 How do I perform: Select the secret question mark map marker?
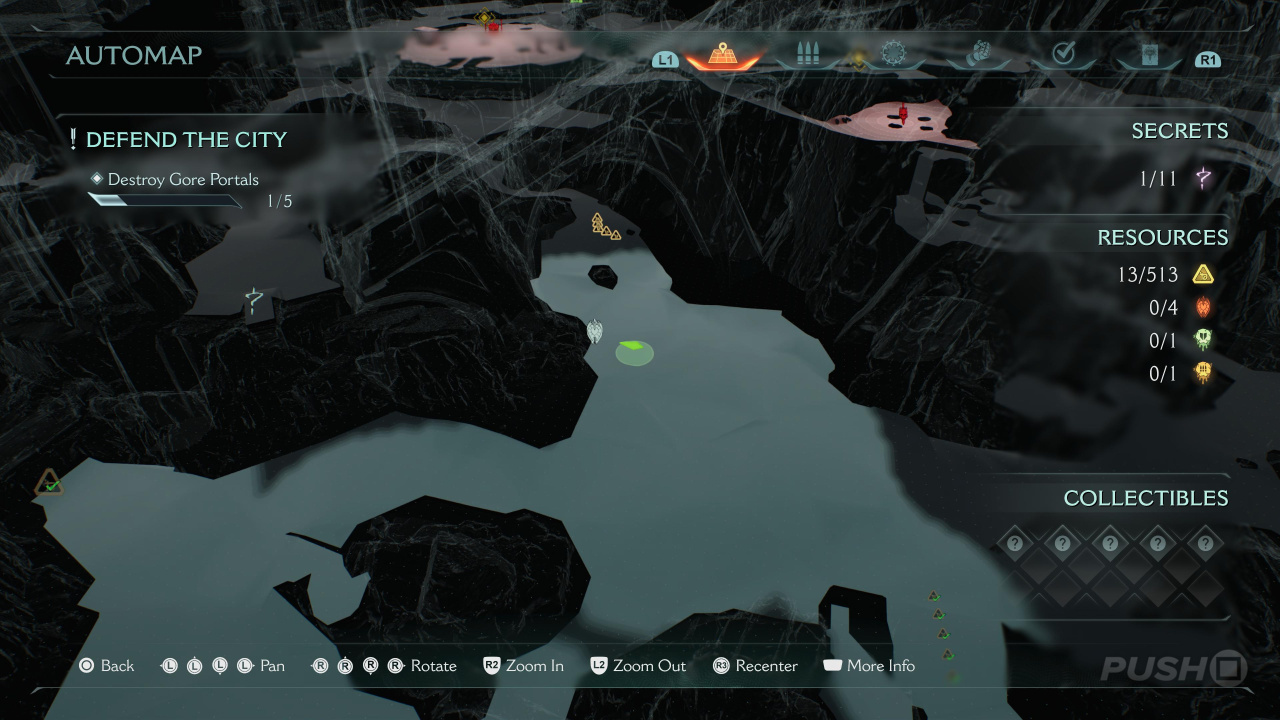pyautogui.click(x=255, y=300)
